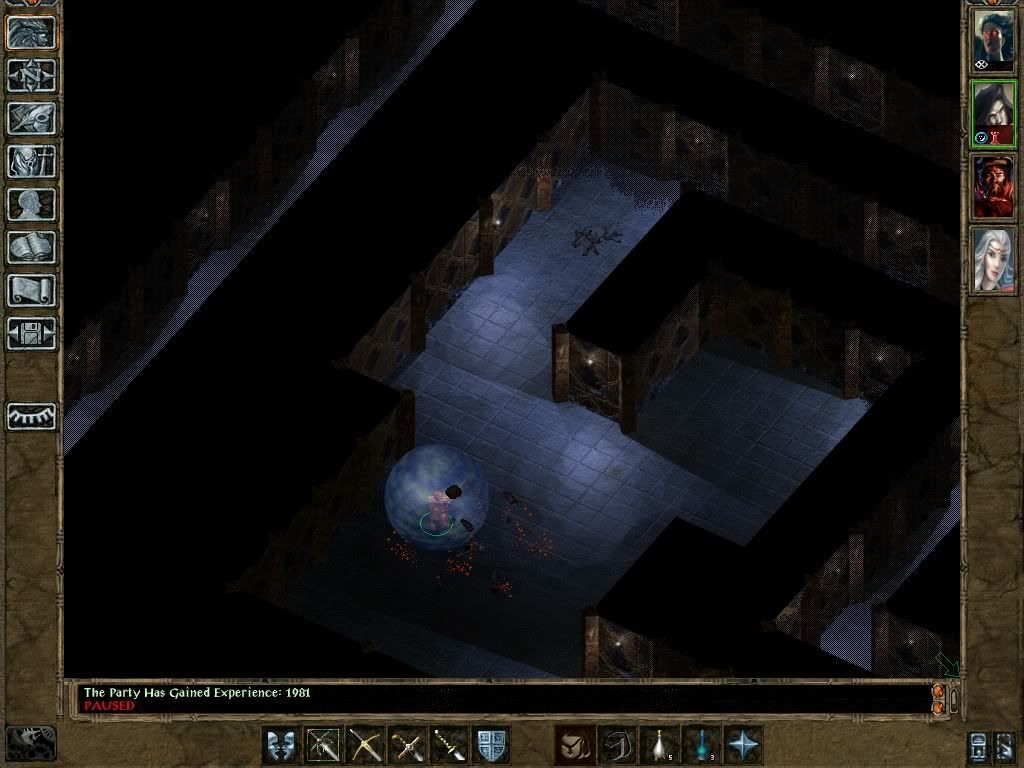This screenshot has width=1024, height=768.
Task: Rest the party using the closed eye button
Action: (x=31, y=415)
